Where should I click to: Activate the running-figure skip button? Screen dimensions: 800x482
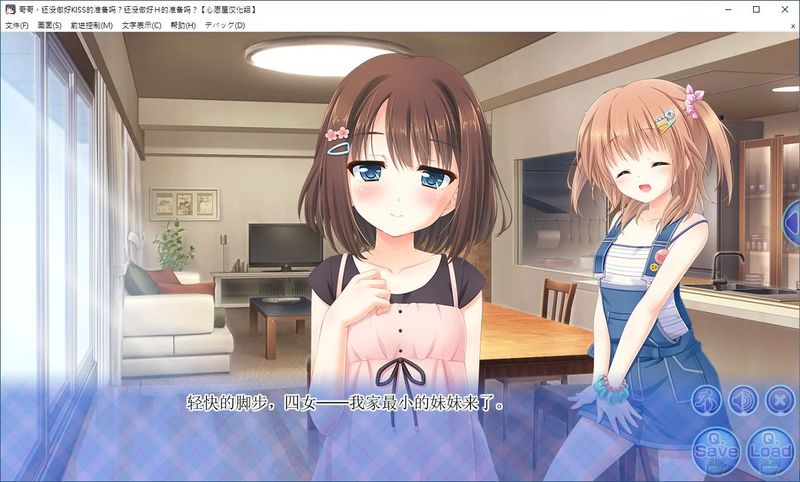coord(707,401)
